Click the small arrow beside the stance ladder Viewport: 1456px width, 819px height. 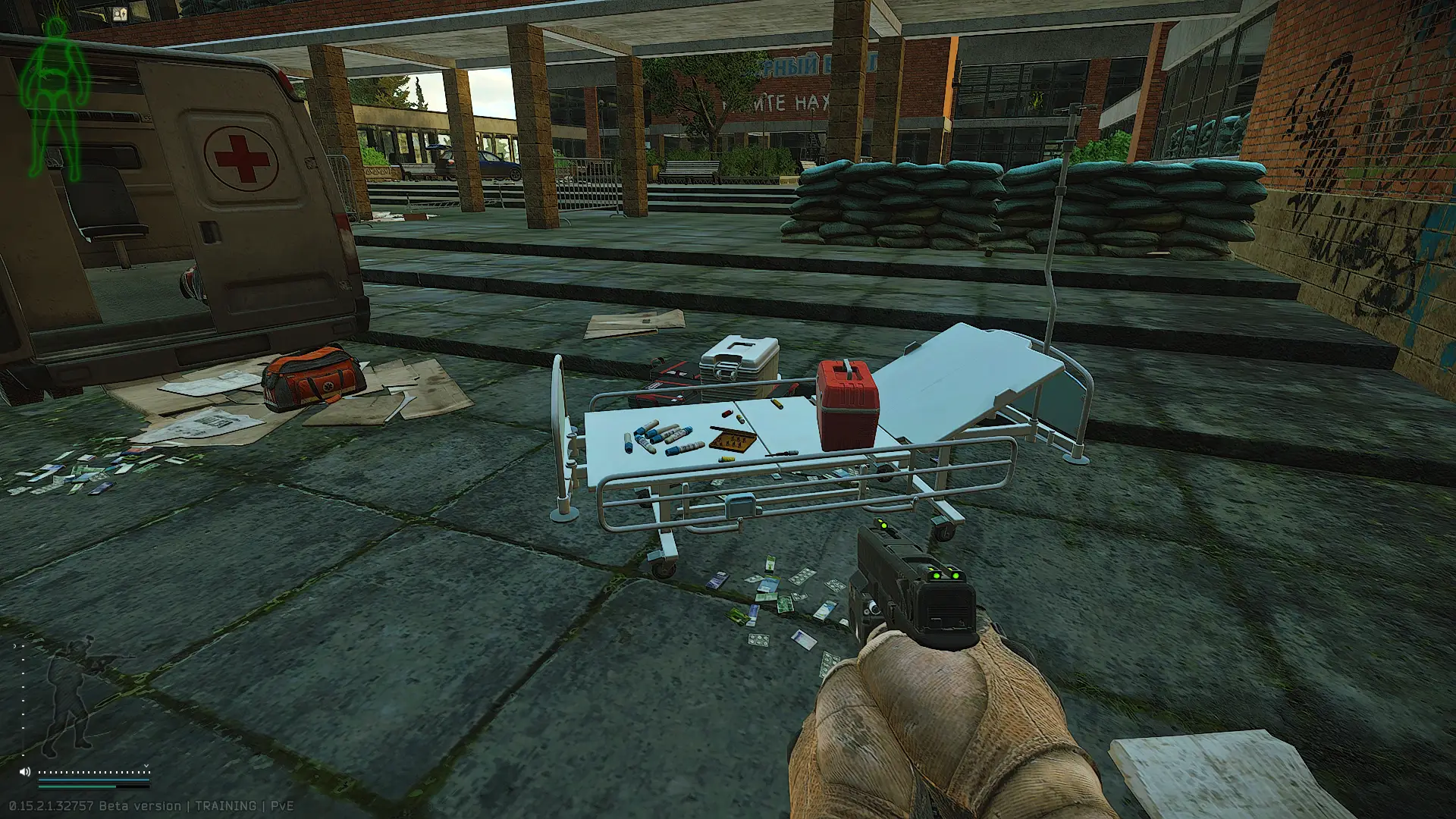[14, 646]
